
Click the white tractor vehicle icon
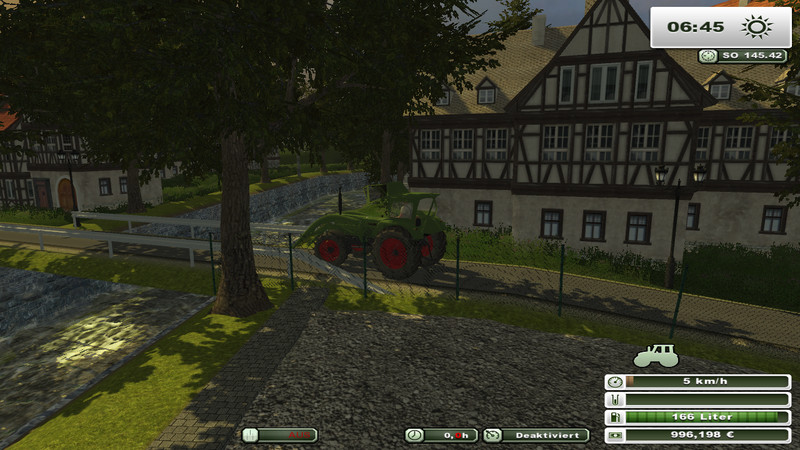pyautogui.click(x=656, y=355)
